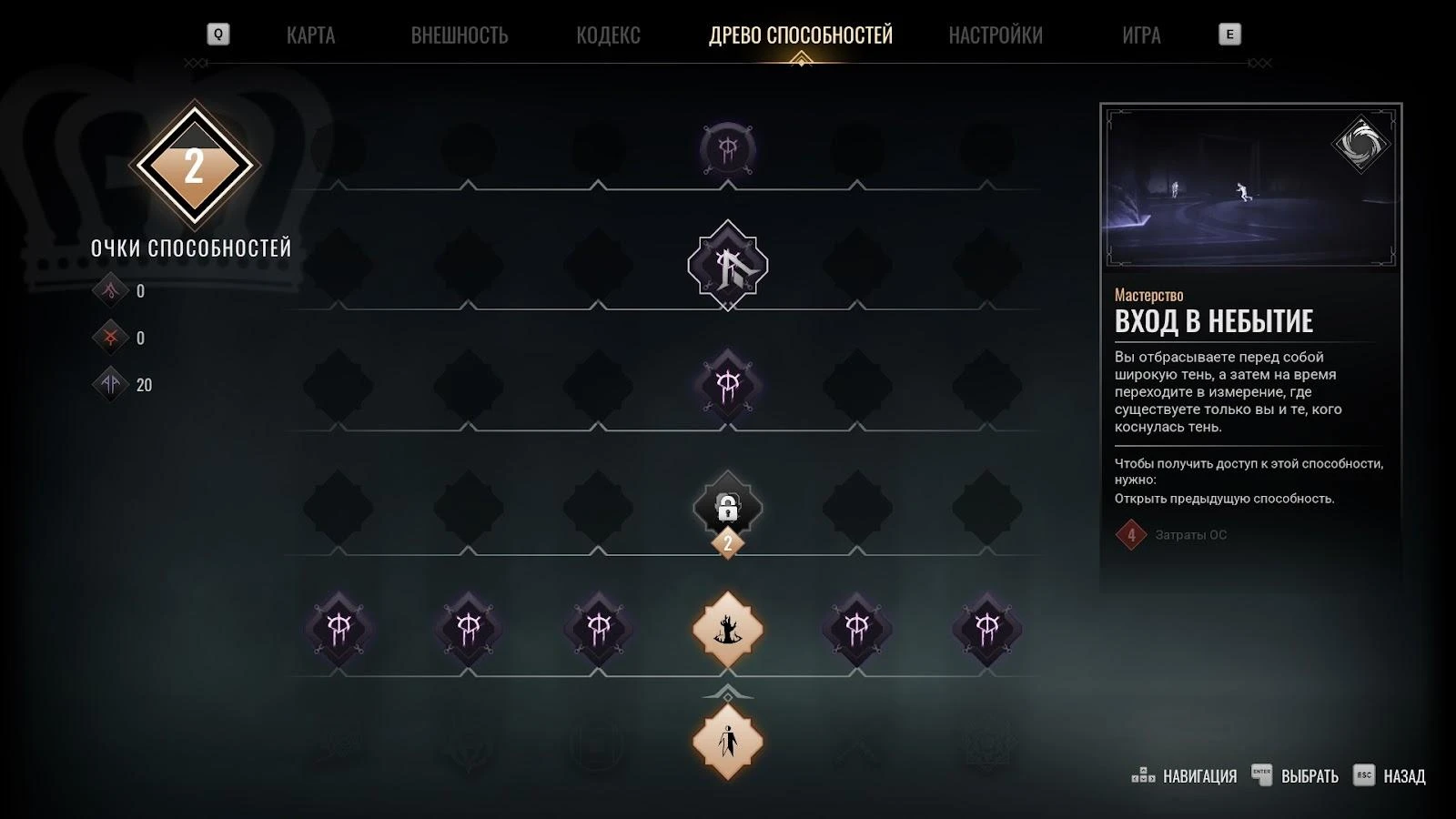Select the Древо способностей tab

click(800, 35)
